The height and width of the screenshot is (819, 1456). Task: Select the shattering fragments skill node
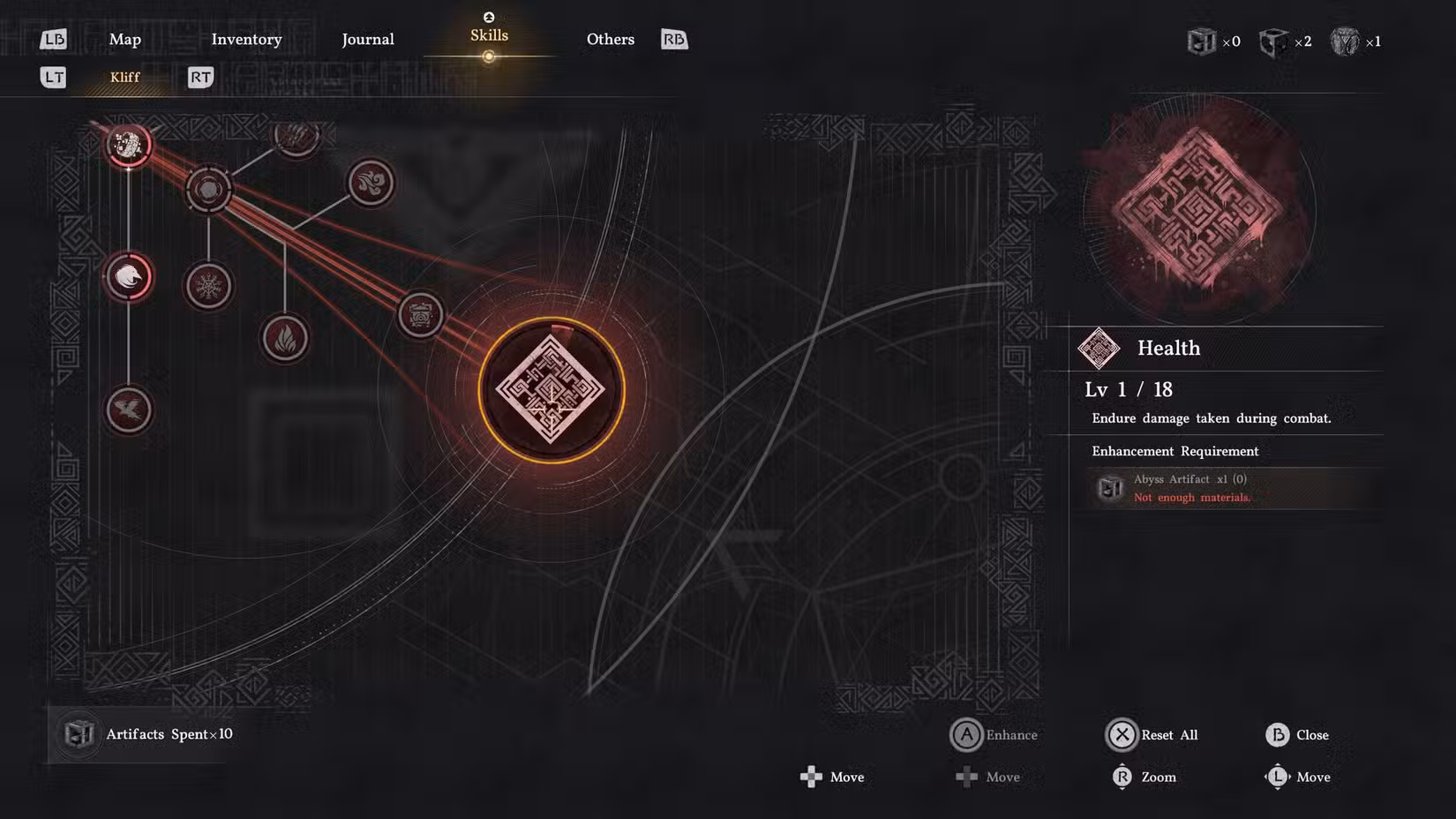(x=129, y=145)
